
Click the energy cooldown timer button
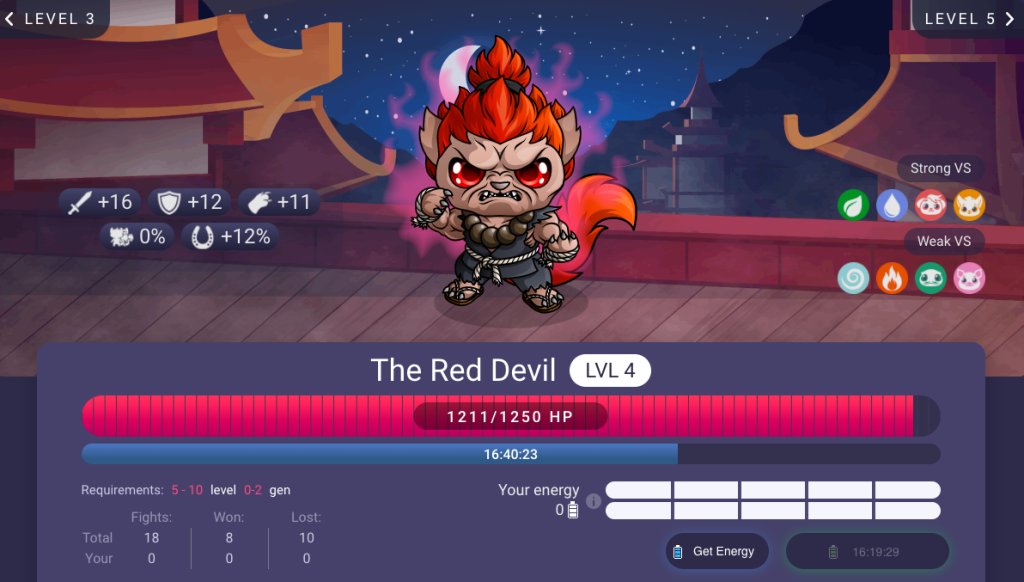pyautogui.click(x=866, y=551)
